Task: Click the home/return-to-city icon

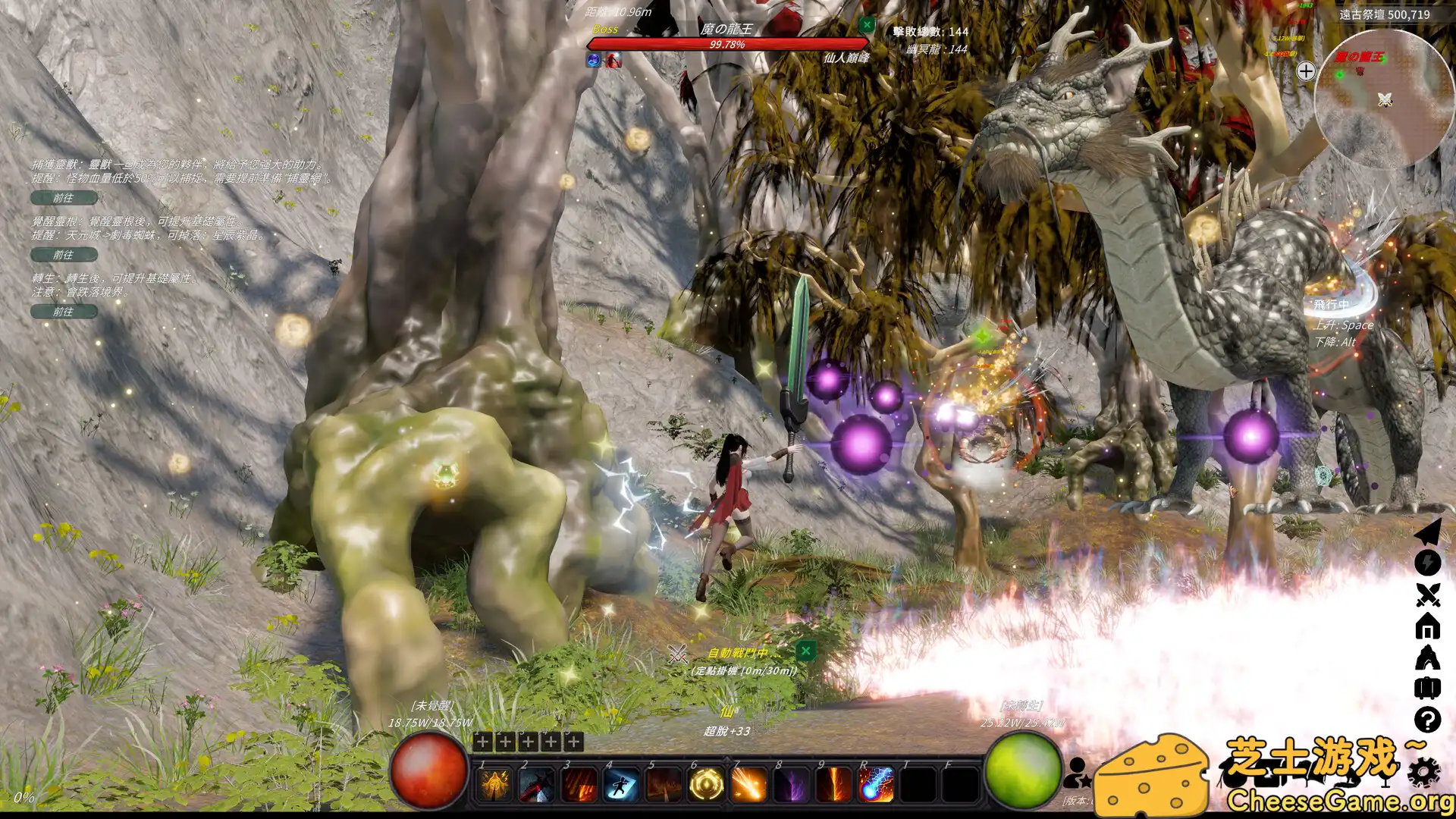Action: point(1428,626)
